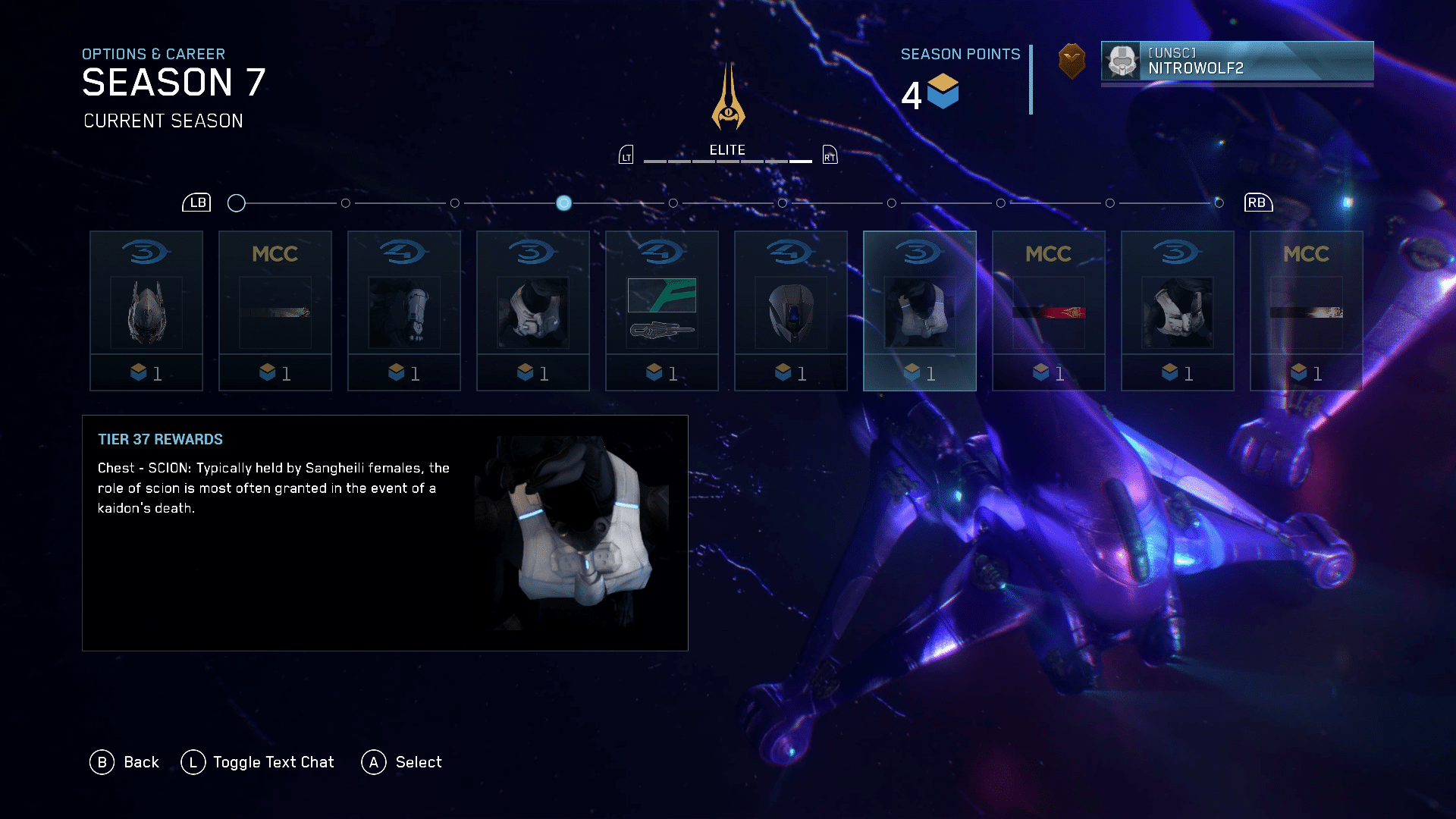Open the ELITE category emblem
The height and width of the screenshot is (819, 1456).
[x=728, y=99]
